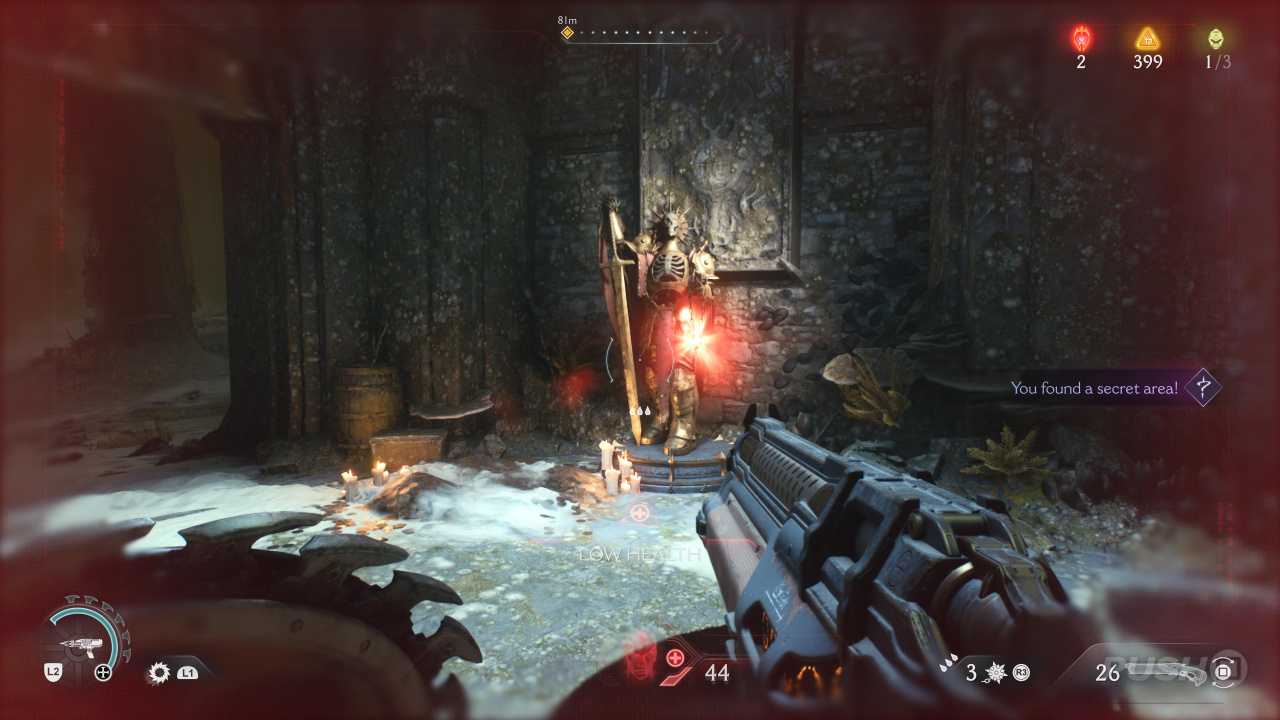
Task: Check the red ruby resource icon
Action: click(x=1081, y=39)
